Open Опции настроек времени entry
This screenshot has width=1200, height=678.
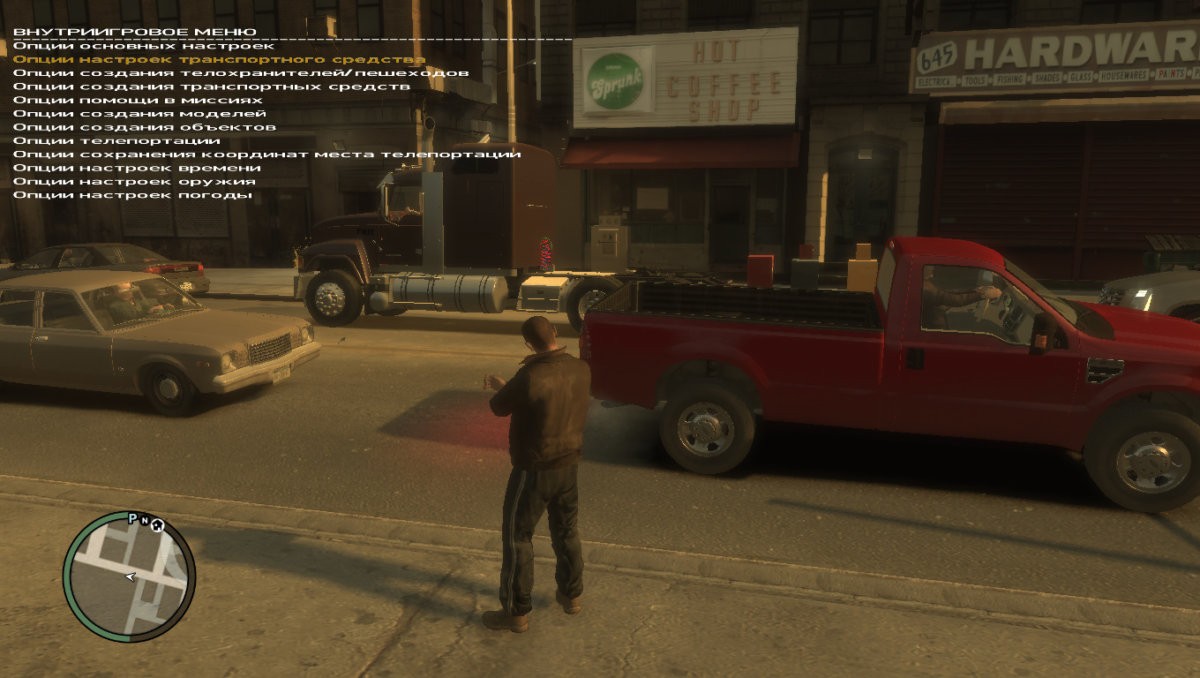click(x=137, y=168)
